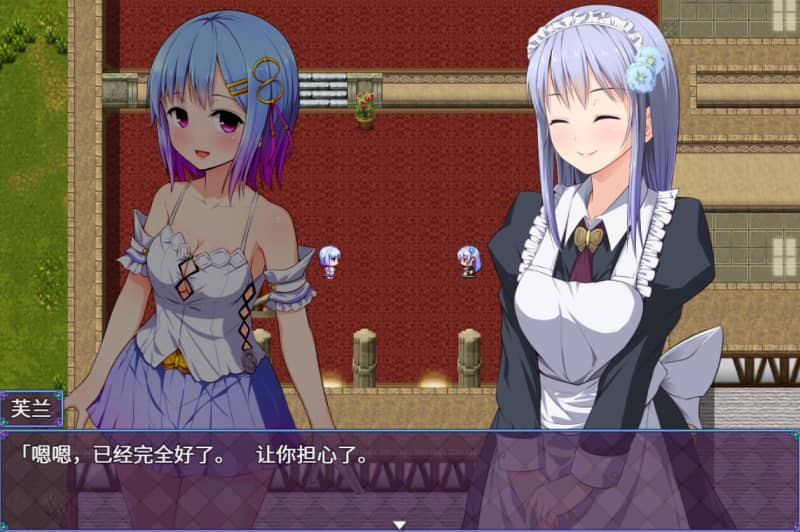This screenshot has width=800, height=532.
Task: Click the dialogue continue arrow
Action: click(399, 524)
